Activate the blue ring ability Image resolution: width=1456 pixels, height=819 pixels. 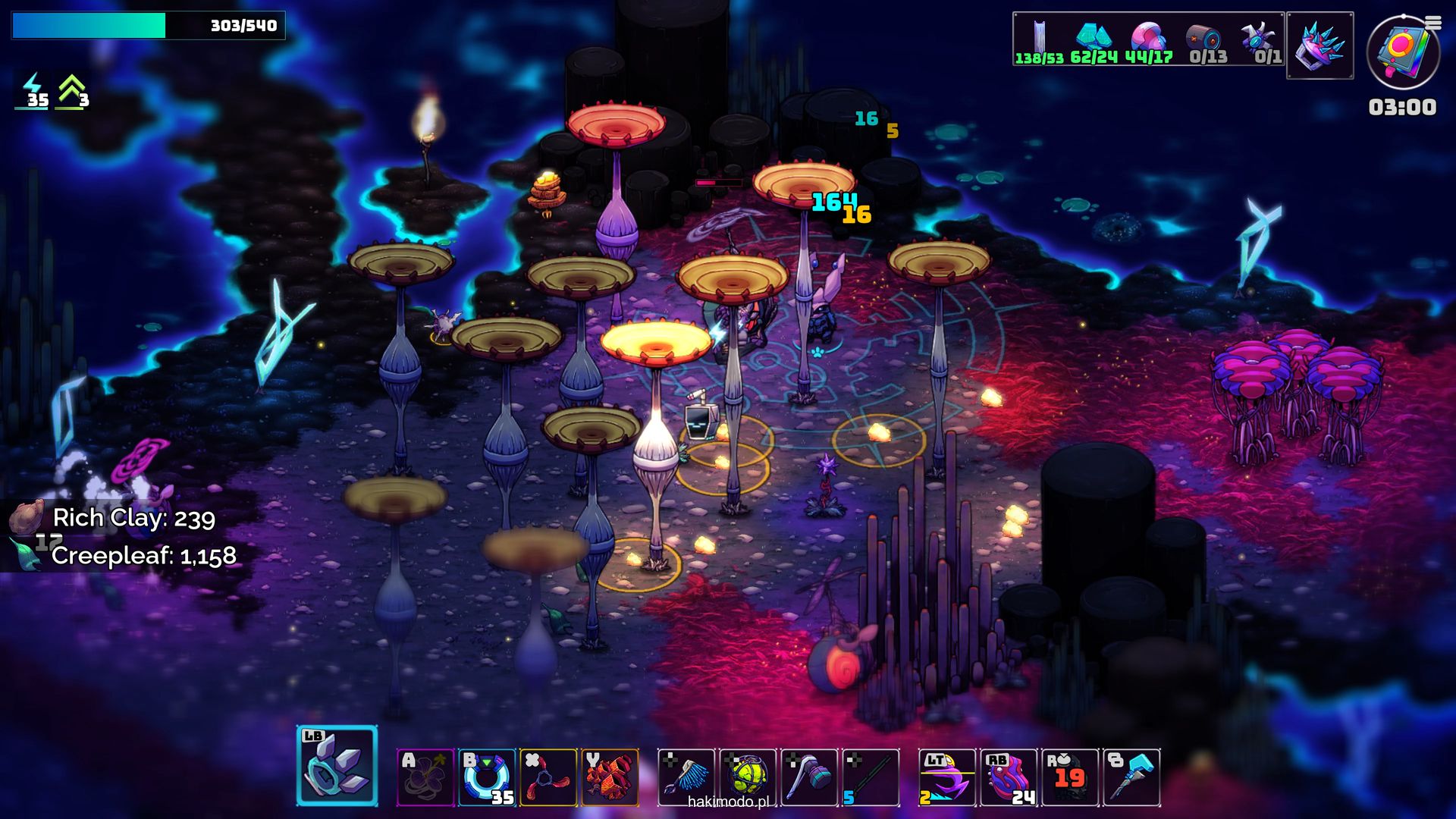[x=487, y=777]
